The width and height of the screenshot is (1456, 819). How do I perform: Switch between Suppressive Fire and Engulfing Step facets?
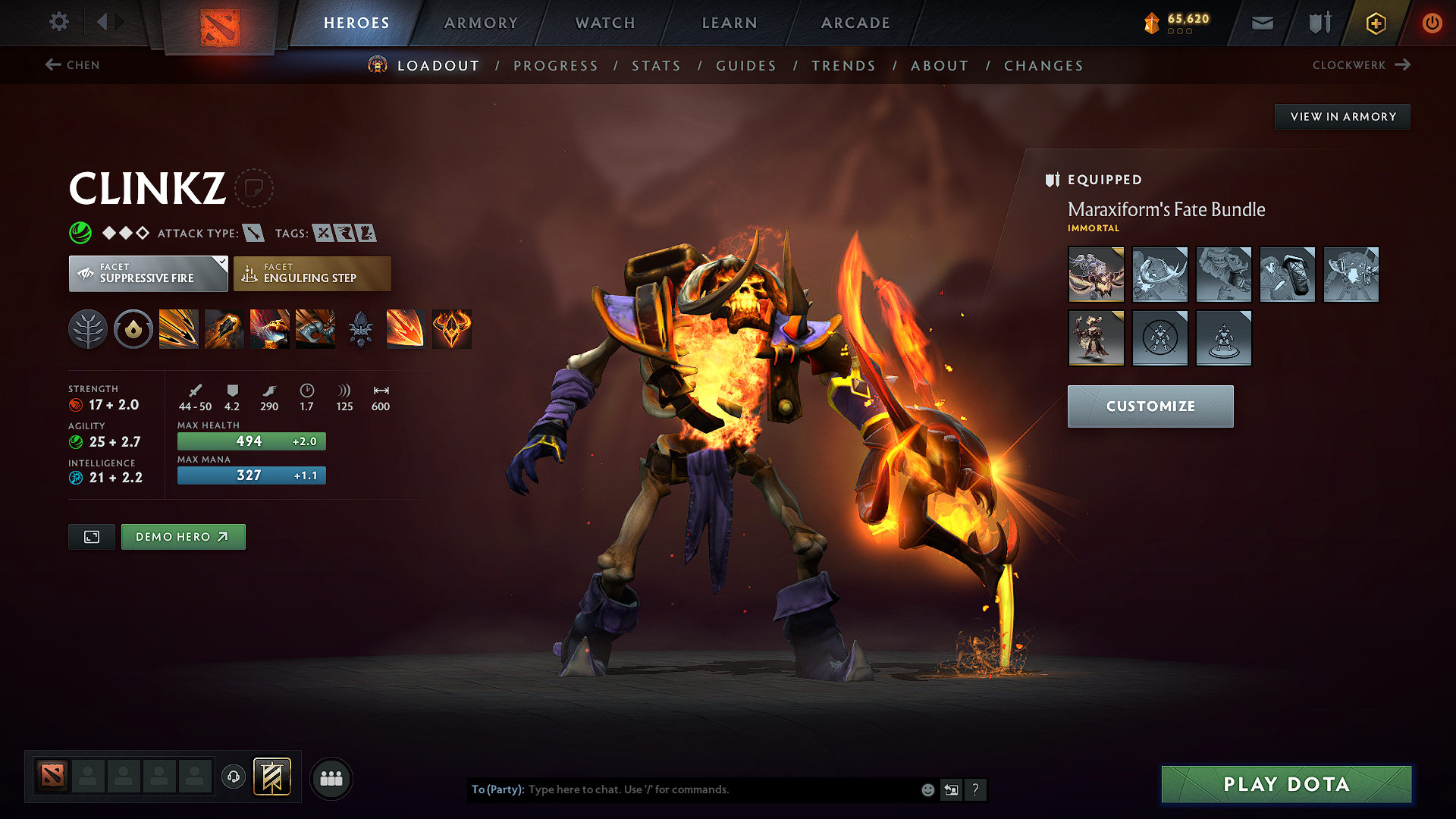312,274
